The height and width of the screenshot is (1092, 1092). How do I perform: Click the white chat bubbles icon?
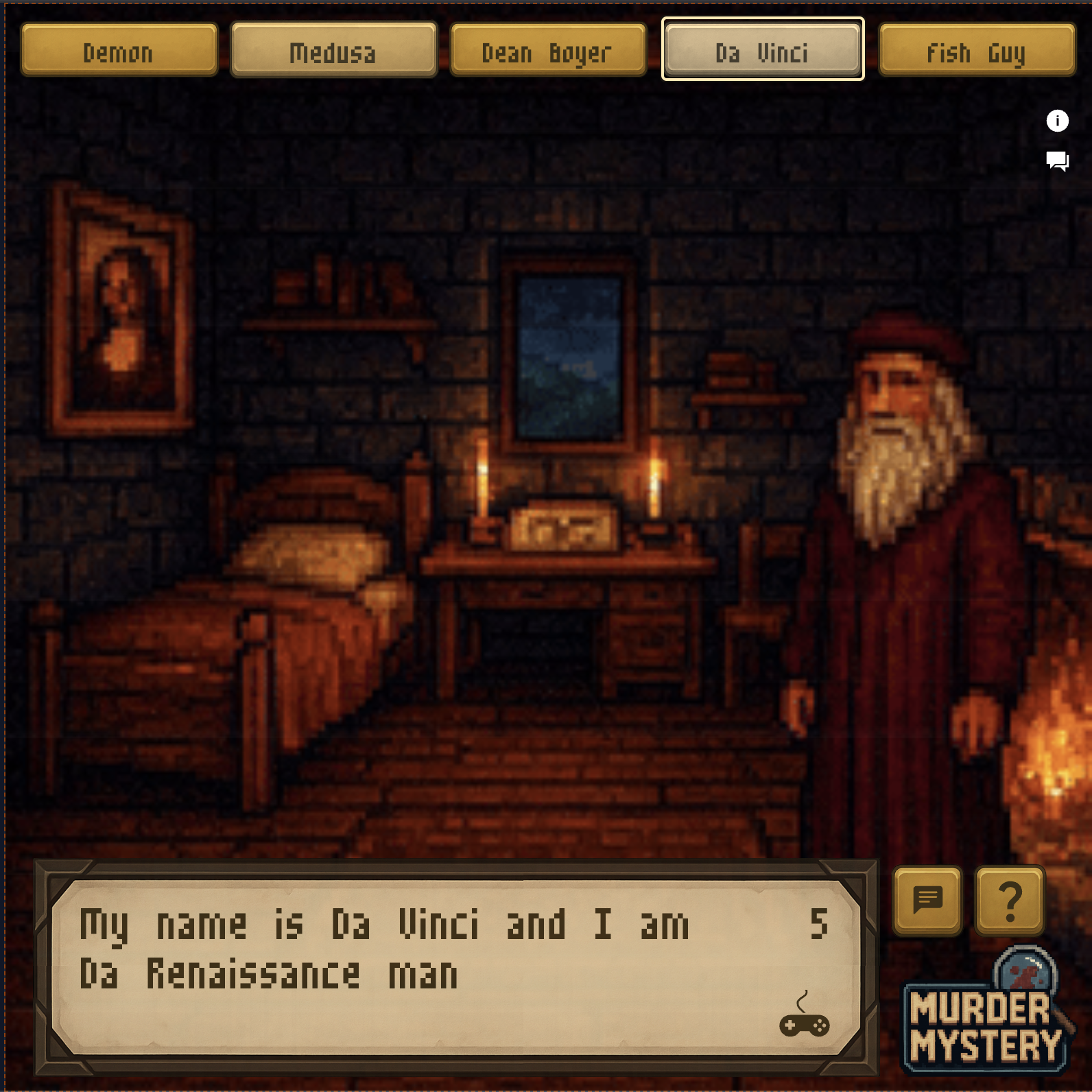tap(1057, 161)
